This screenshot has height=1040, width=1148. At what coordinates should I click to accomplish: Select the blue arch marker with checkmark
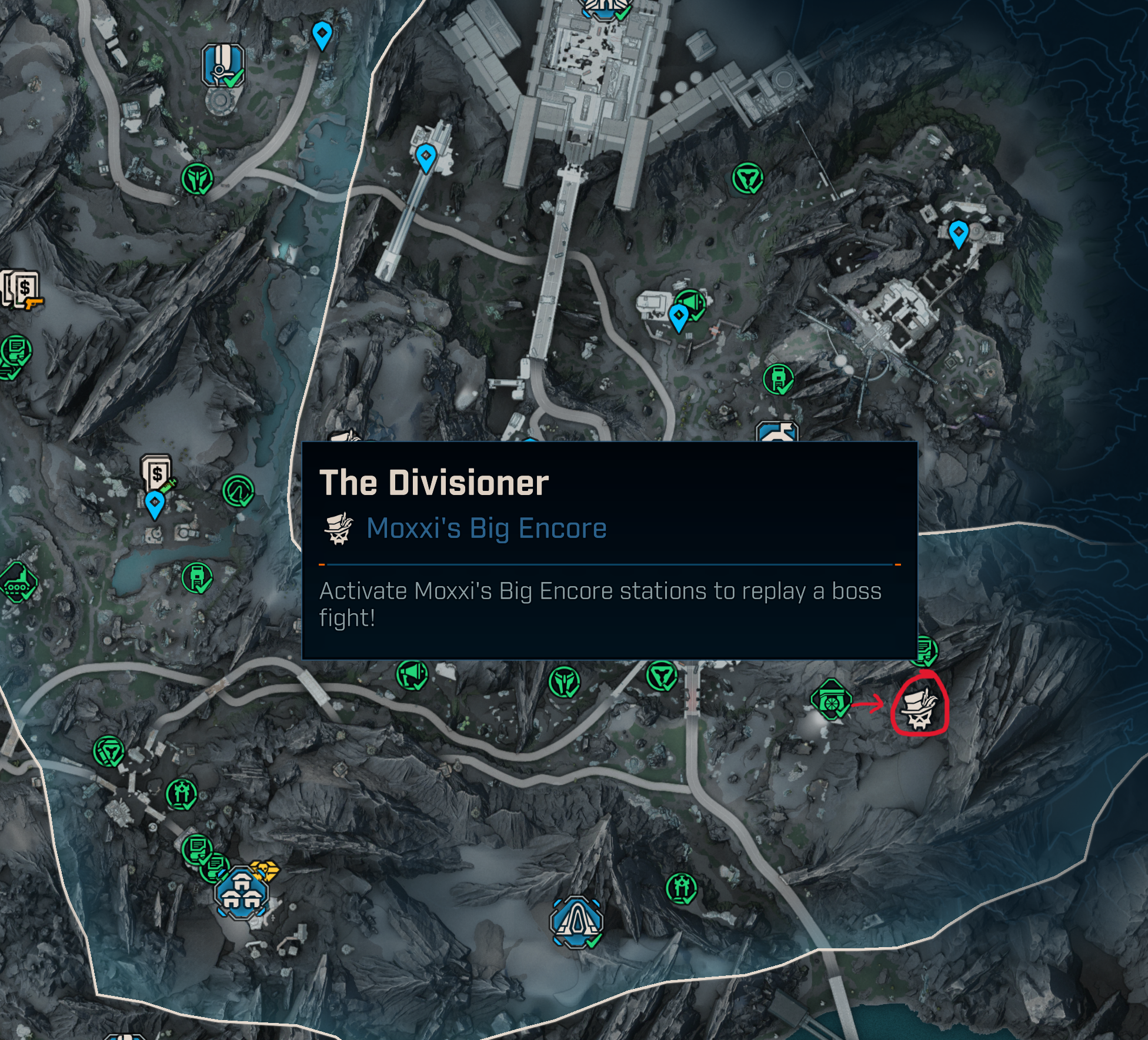click(x=576, y=921)
